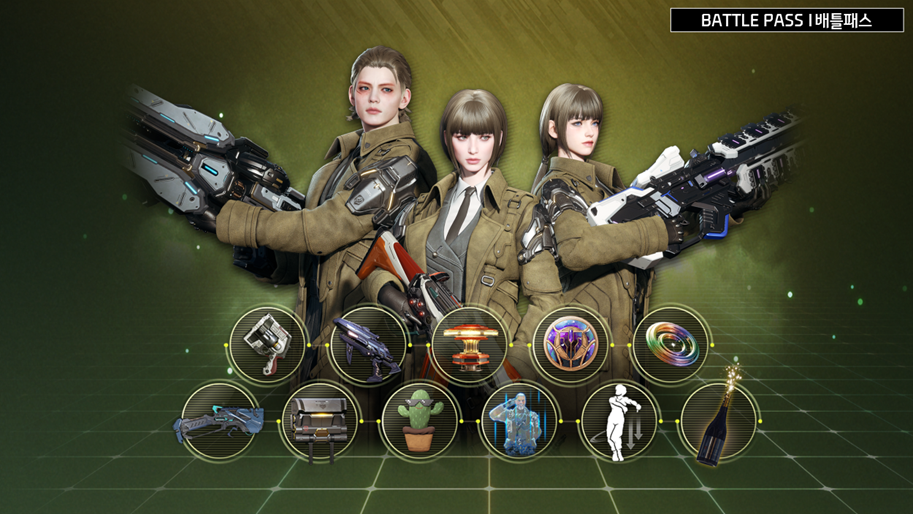Open the saluting soldier hologram reward
This screenshot has height=514, width=914.
(x=519, y=421)
